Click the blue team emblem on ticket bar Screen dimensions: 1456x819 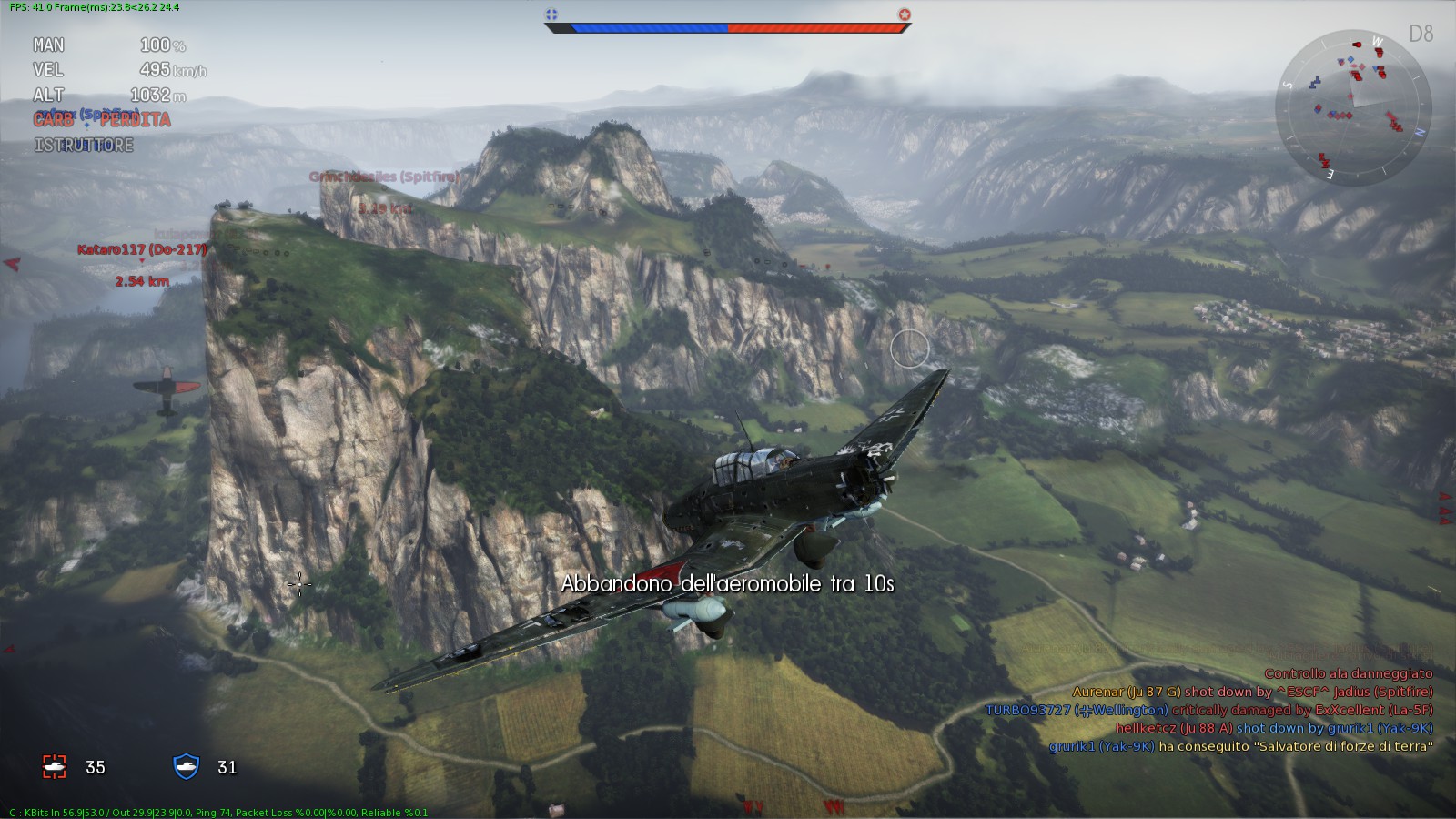(551, 15)
